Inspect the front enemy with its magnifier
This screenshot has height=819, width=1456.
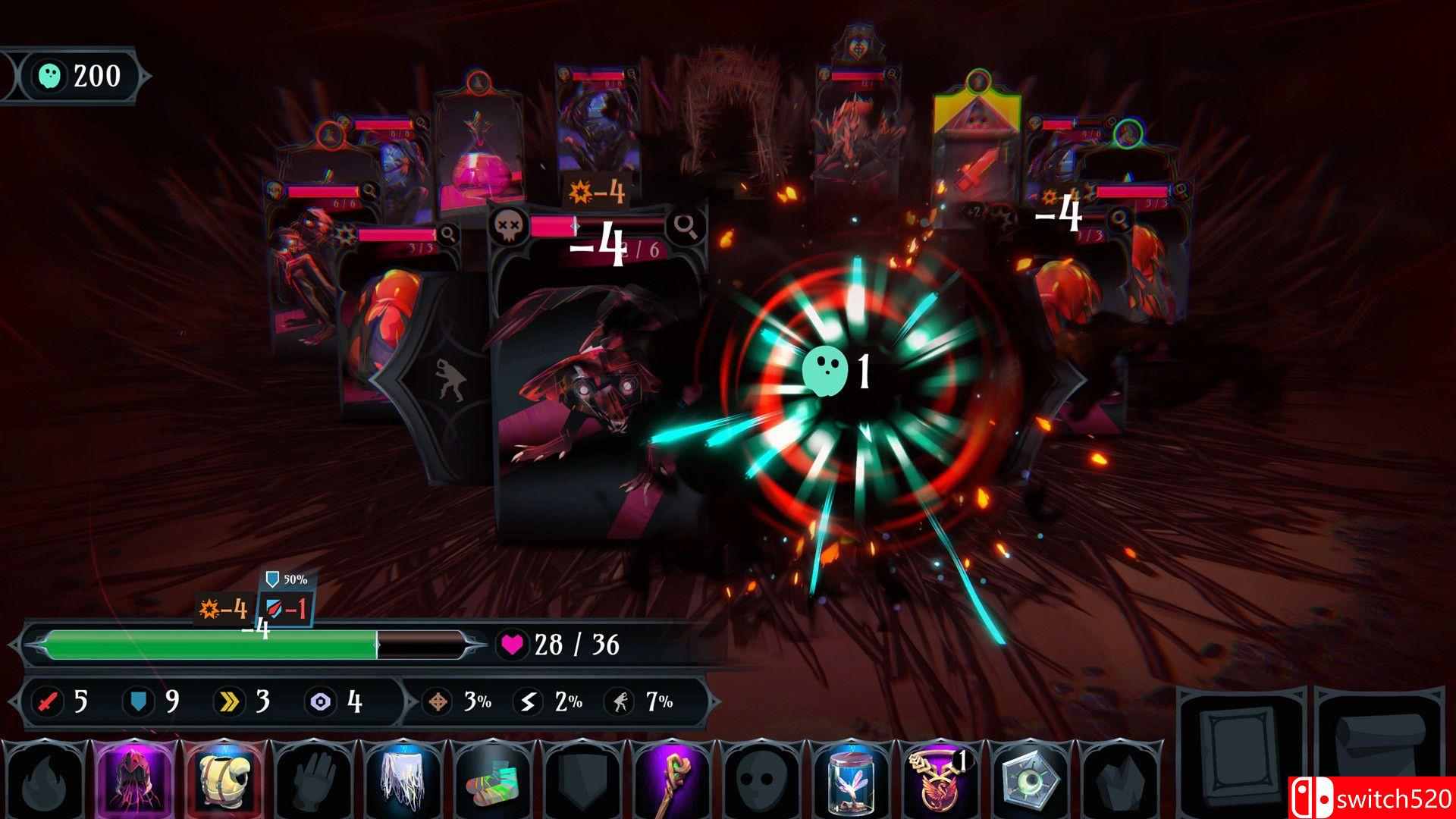click(x=684, y=225)
